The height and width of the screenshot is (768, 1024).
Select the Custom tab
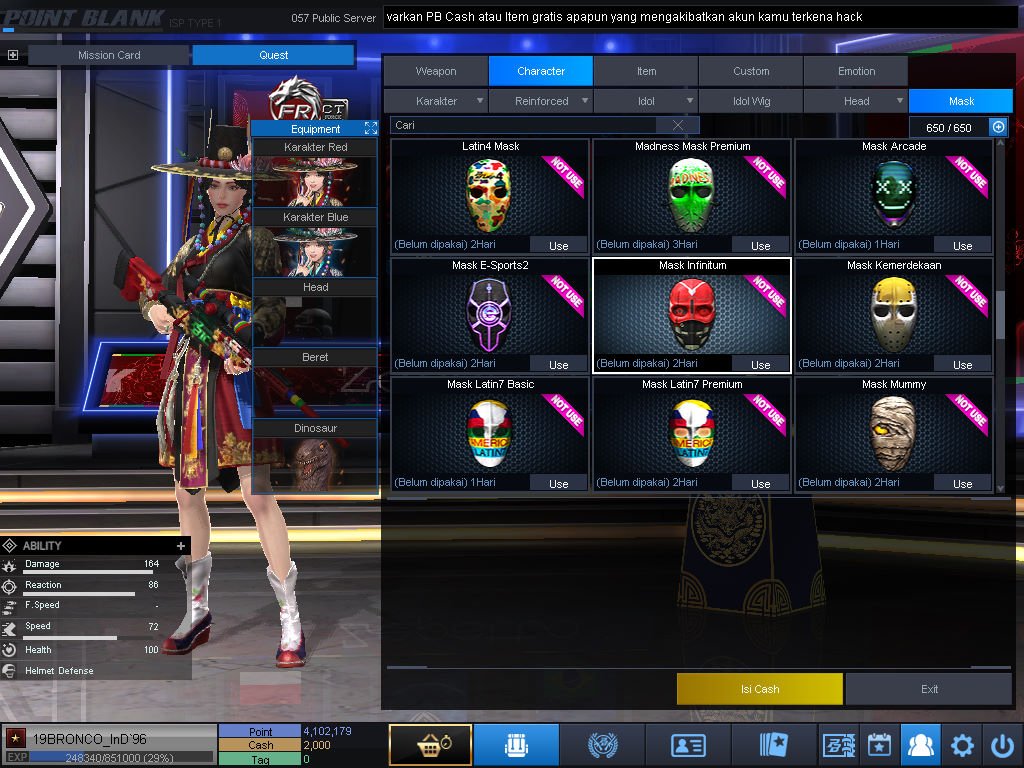point(751,71)
